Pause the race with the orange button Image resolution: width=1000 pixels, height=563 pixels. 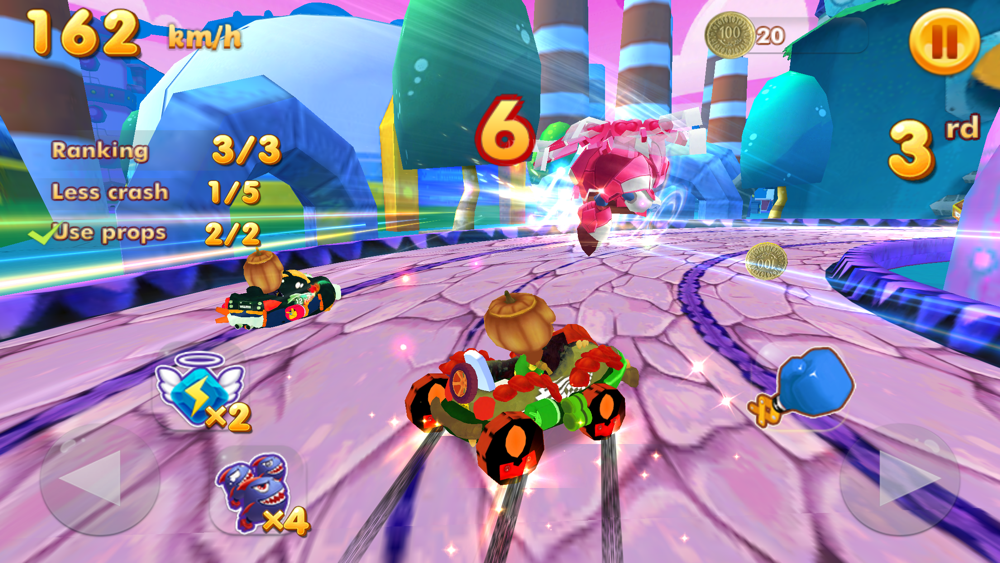(x=944, y=41)
